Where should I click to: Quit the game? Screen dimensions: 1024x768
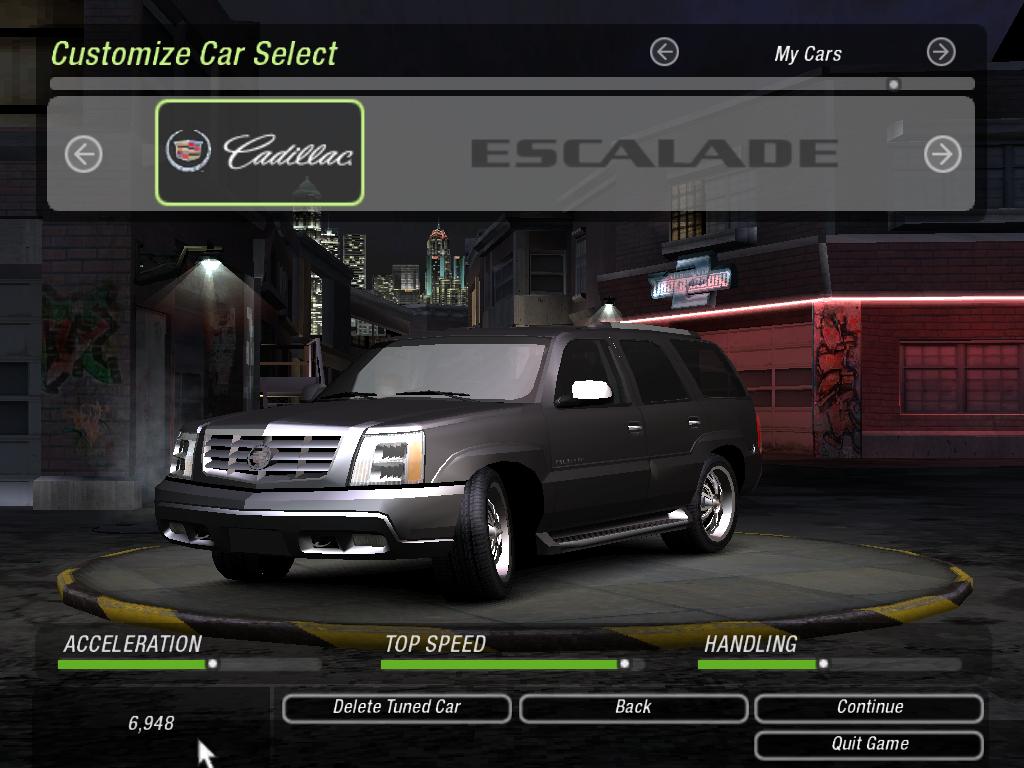[869, 744]
